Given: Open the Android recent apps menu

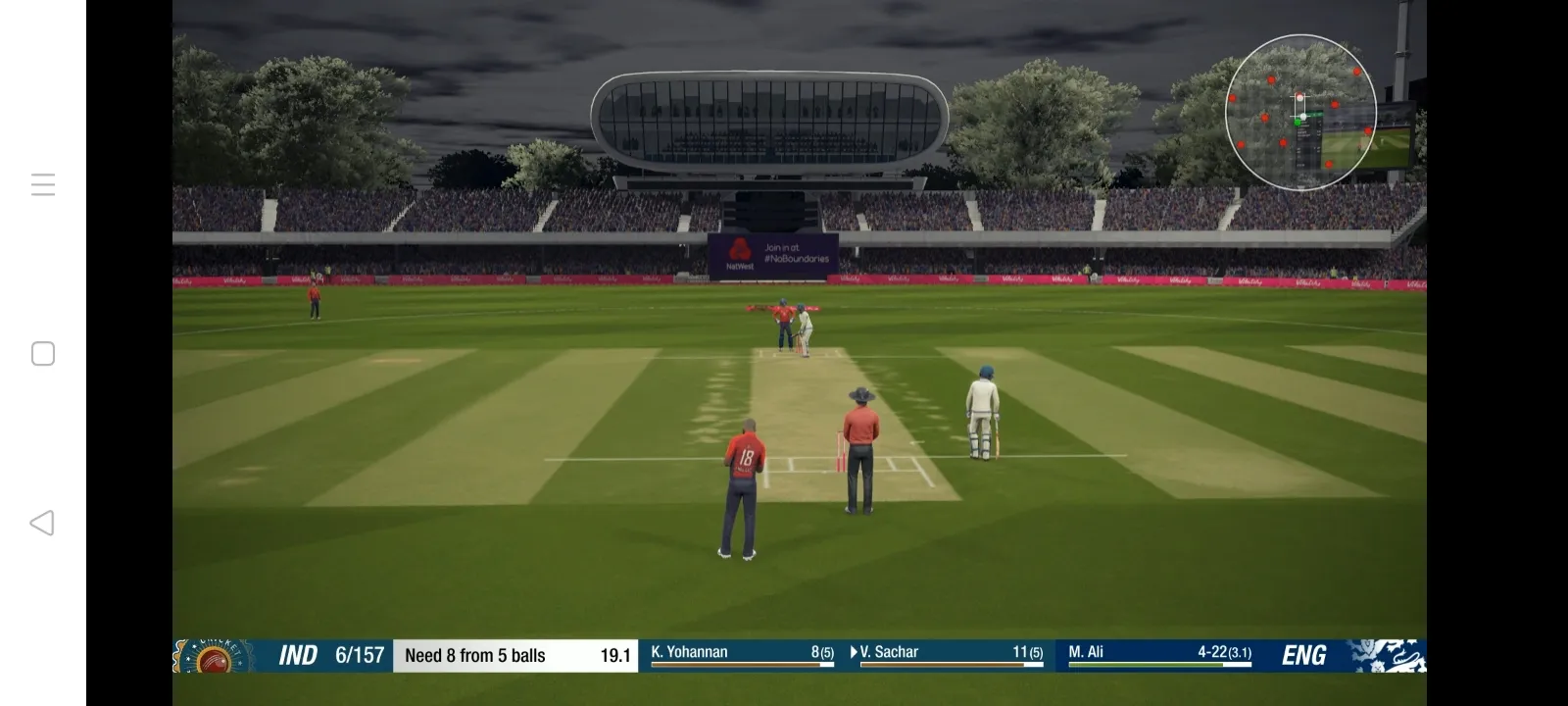Looking at the screenshot, I should (x=43, y=184).
